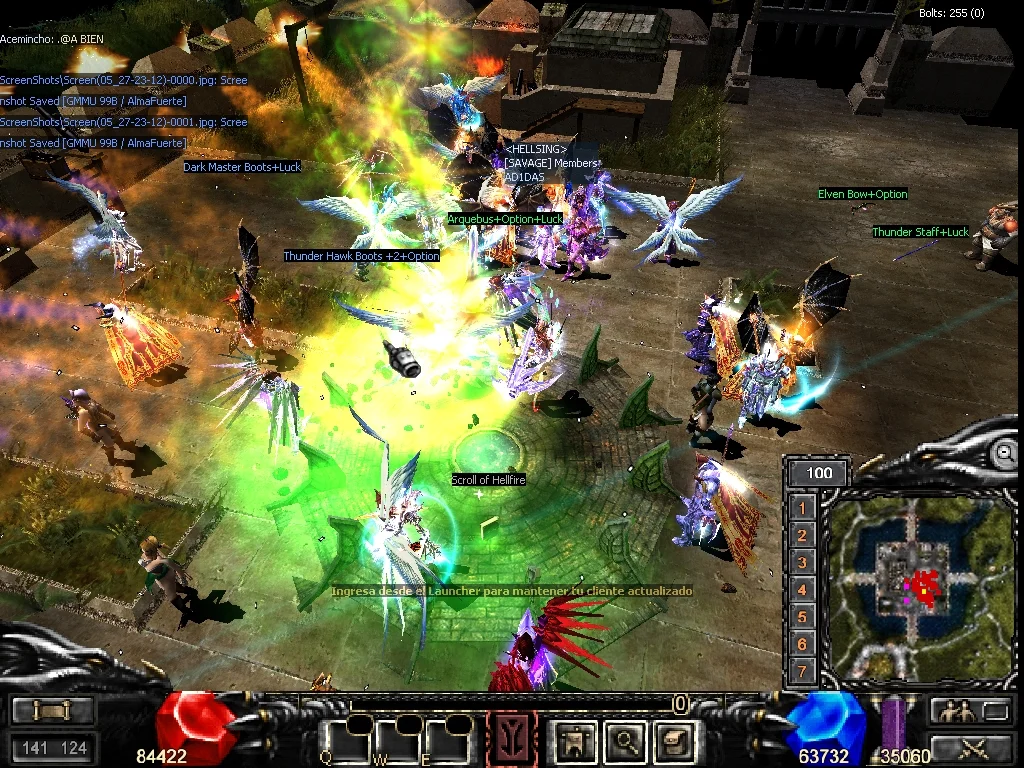Choose number button 5 beside the minimap
The image size is (1024, 768).
(x=802, y=617)
